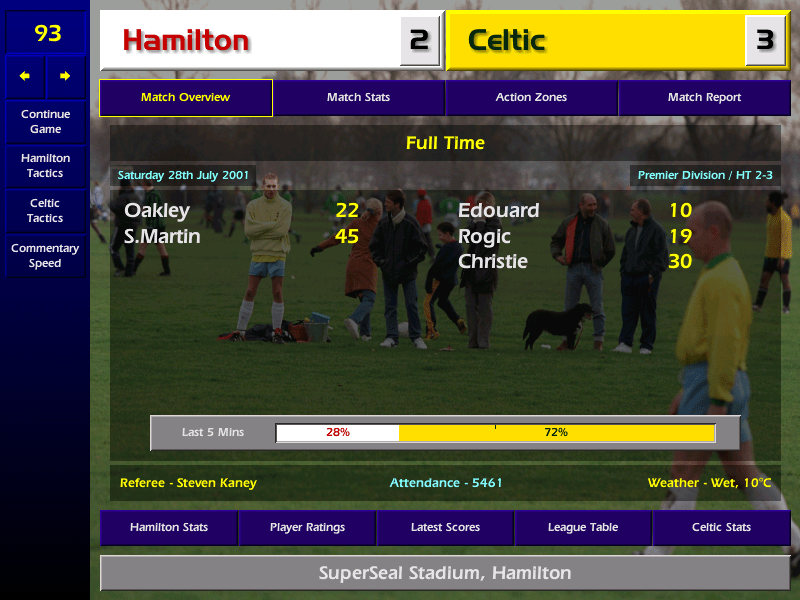Switch to the Match Stats tab
800x600 pixels.
coord(358,97)
